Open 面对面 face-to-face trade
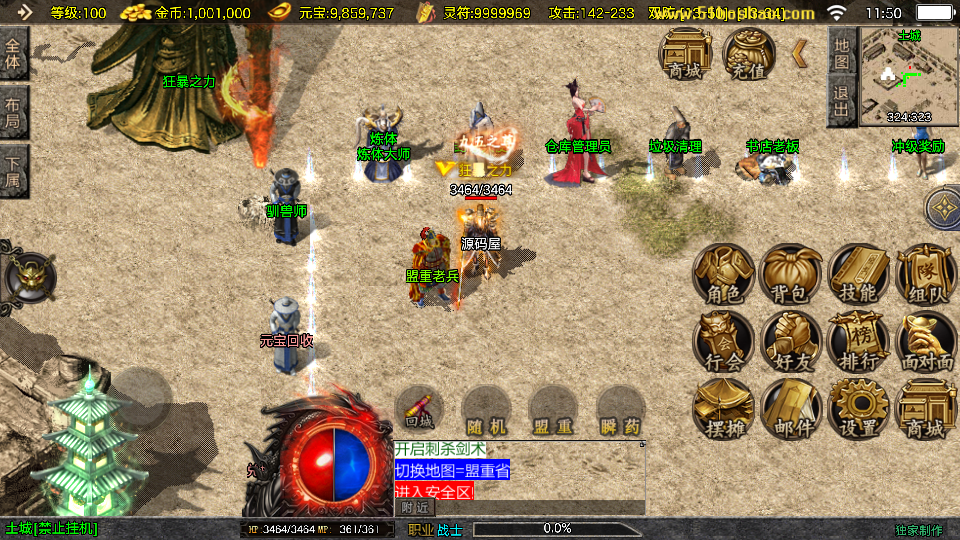Image resolution: width=960 pixels, height=540 pixels. (x=925, y=341)
